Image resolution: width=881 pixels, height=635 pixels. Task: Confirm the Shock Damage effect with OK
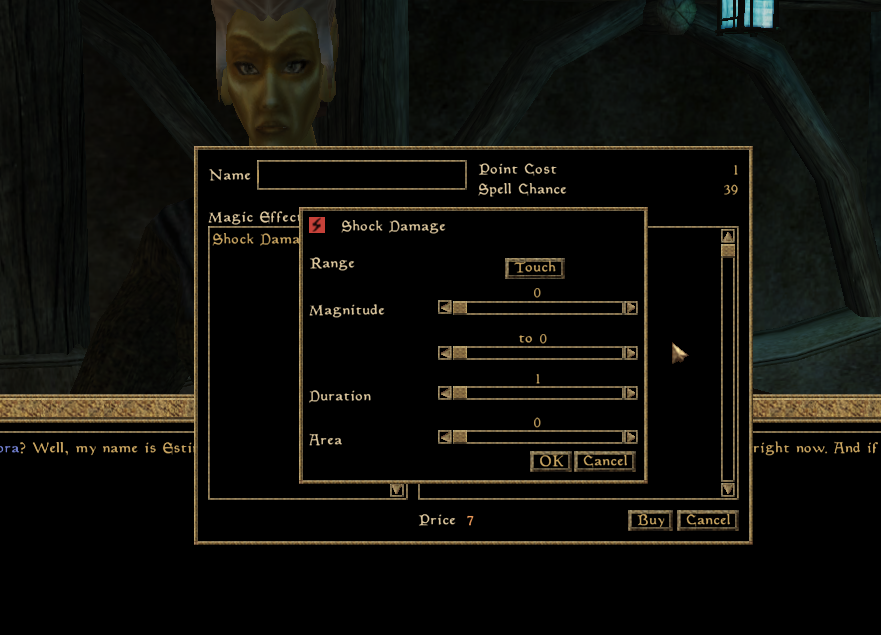551,461
